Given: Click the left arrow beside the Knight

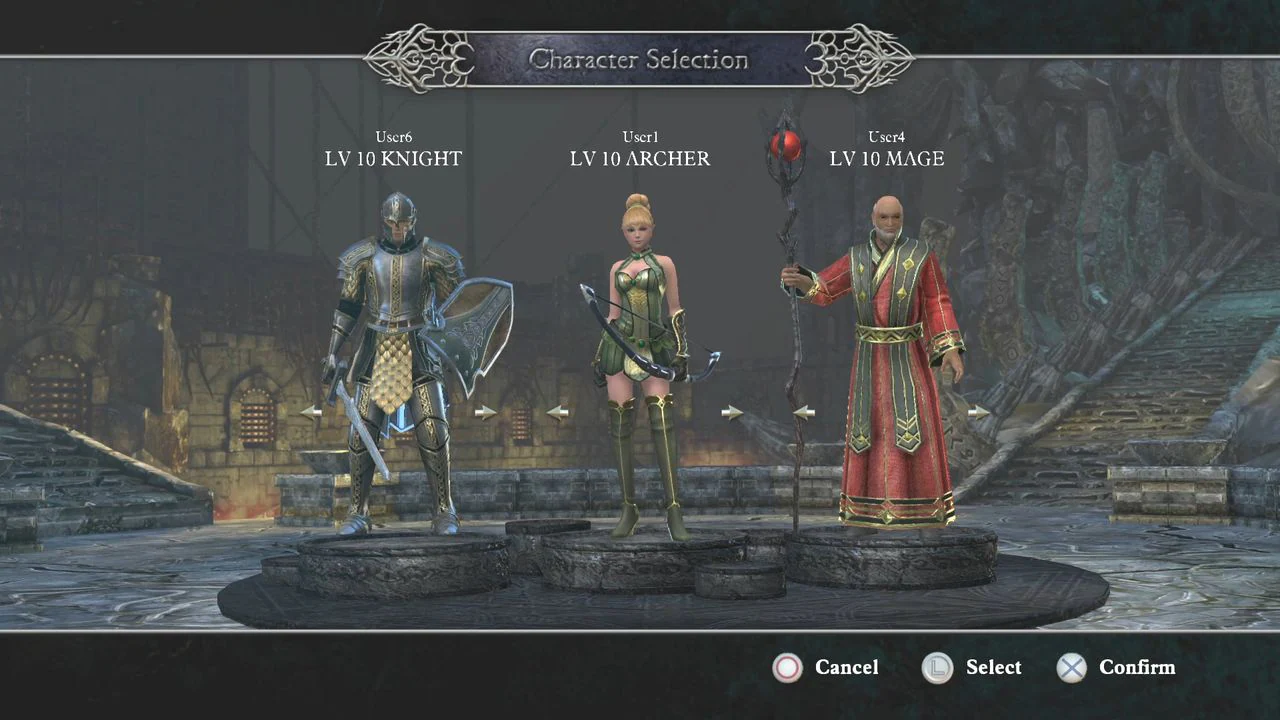Looking at the screenshot, I should pyautogui.click(x=311, y=411).
